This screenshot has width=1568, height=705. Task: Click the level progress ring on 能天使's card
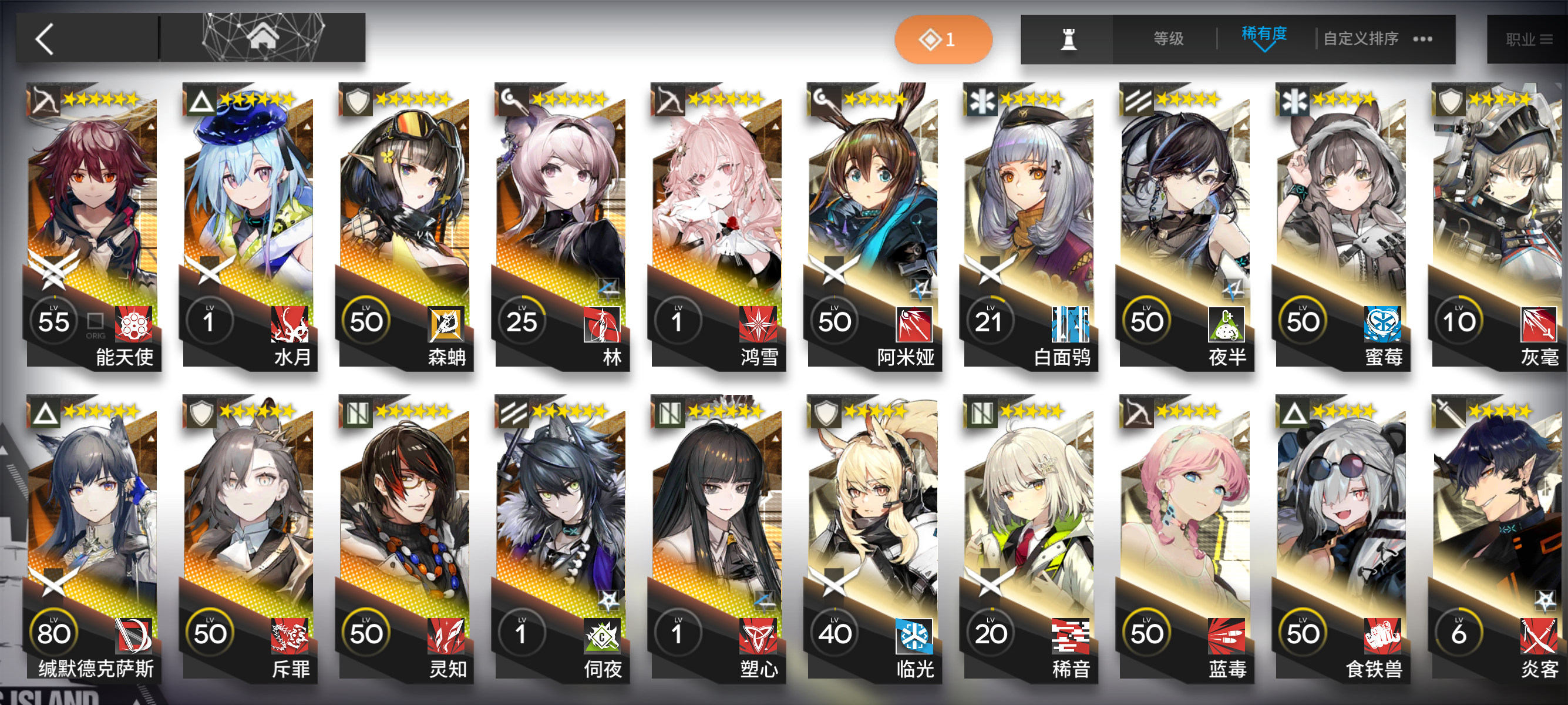53,321
